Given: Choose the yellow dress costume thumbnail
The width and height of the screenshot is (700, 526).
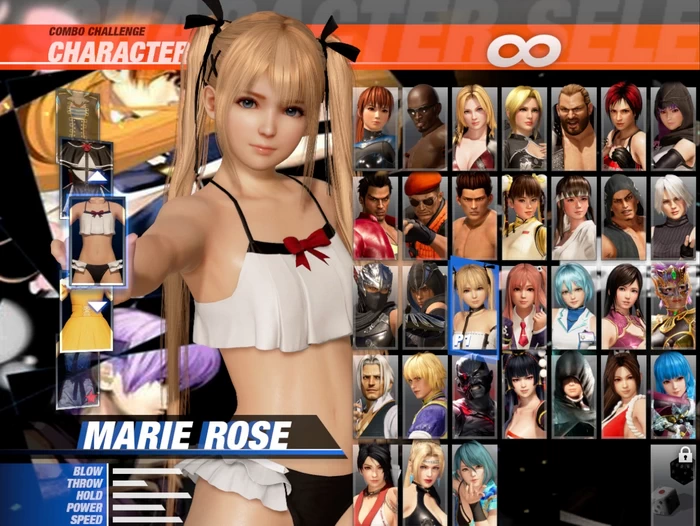Looking at the screenshot, I should click(x=87, y=318).
